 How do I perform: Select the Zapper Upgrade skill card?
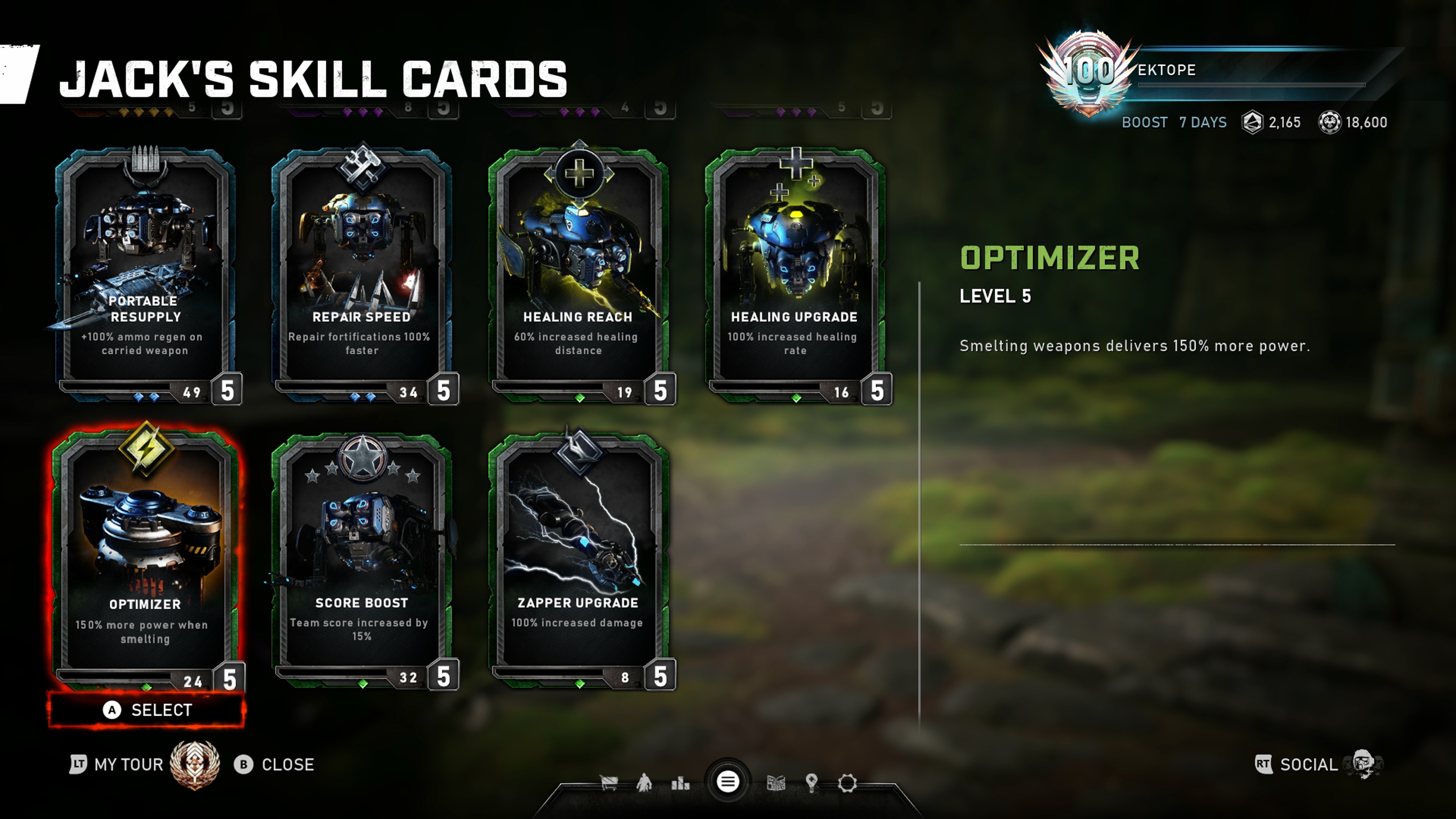578,560
